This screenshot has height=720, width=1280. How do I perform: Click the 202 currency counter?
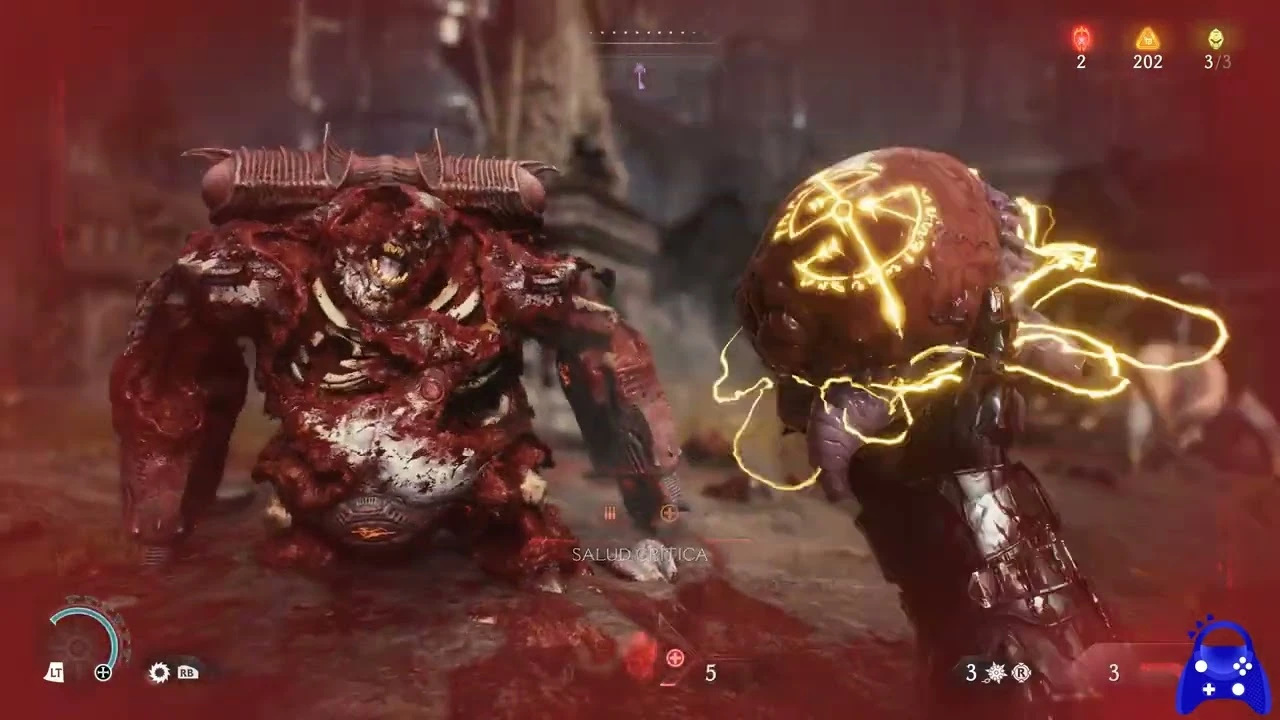tap(1146, 62)
